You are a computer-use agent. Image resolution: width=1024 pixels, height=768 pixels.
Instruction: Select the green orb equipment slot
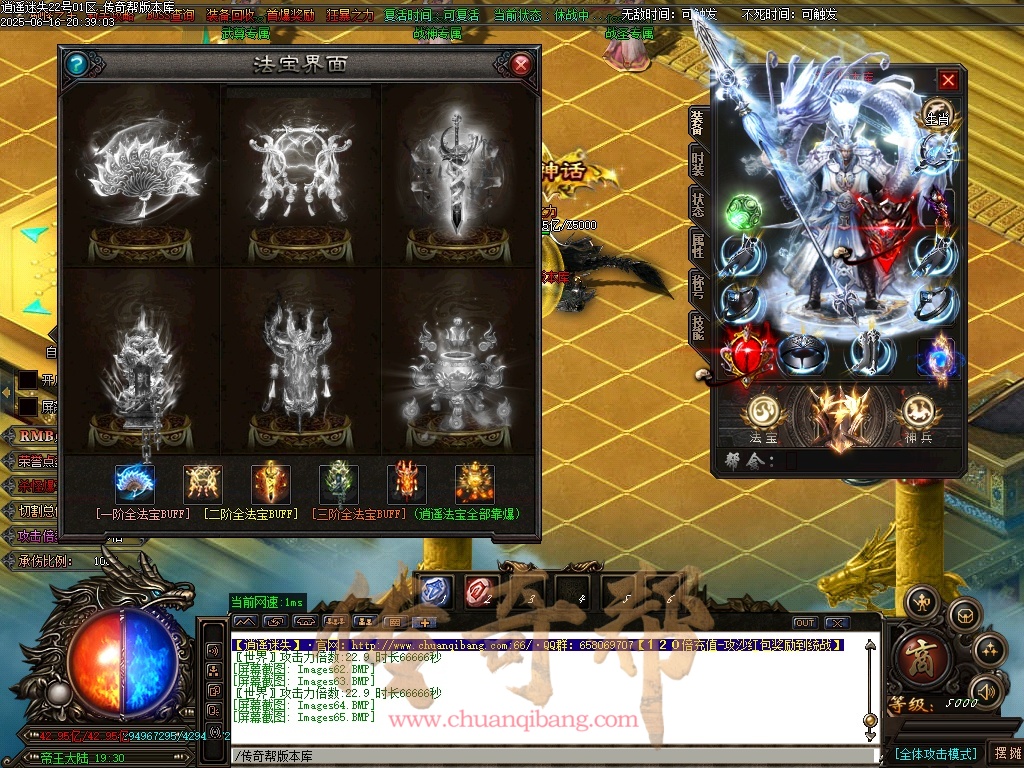(741, 211)
